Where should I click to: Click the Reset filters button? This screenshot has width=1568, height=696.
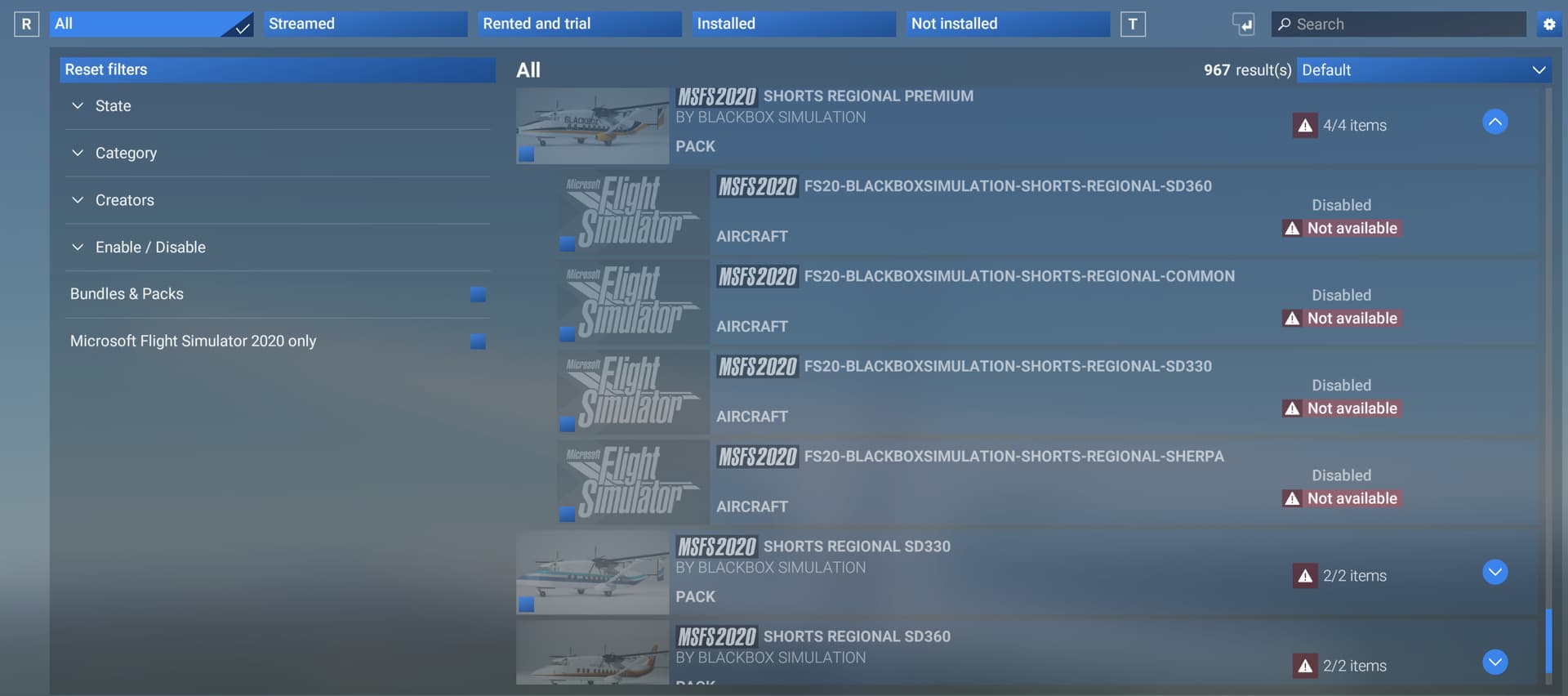pyautogui.click(x=278, y=69)
